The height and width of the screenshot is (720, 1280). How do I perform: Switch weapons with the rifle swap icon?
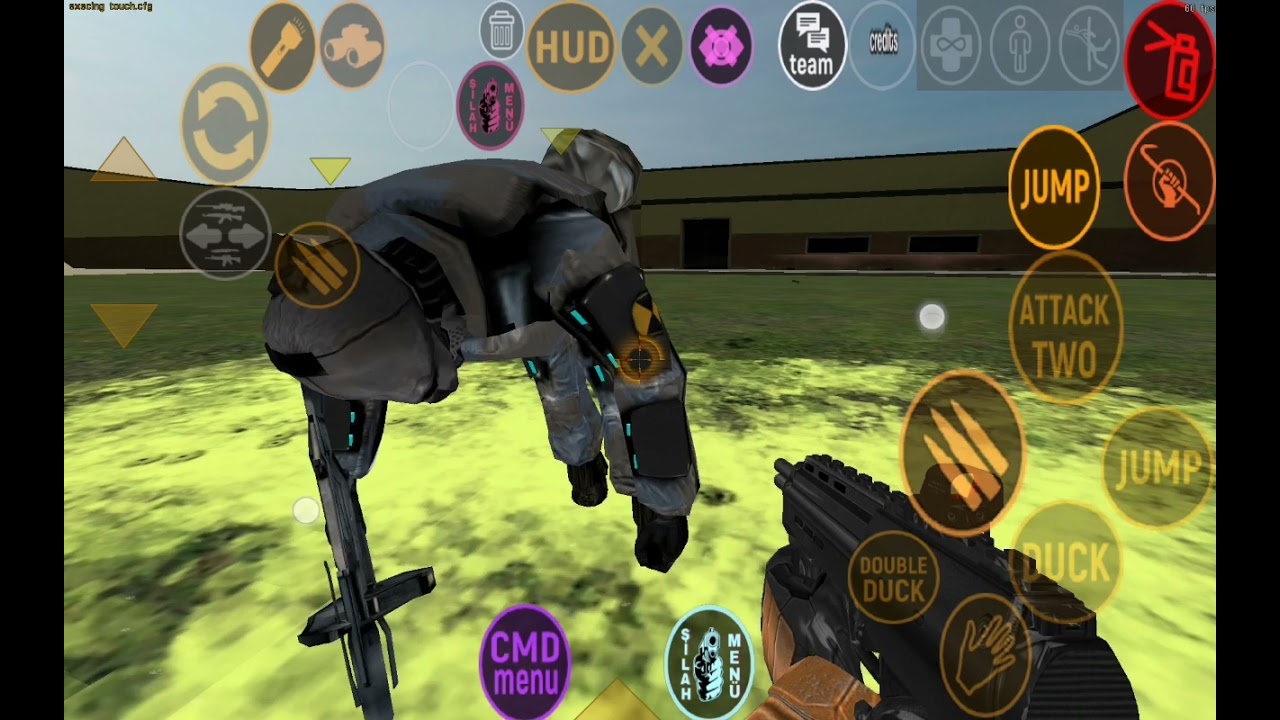tap(225, 234)
